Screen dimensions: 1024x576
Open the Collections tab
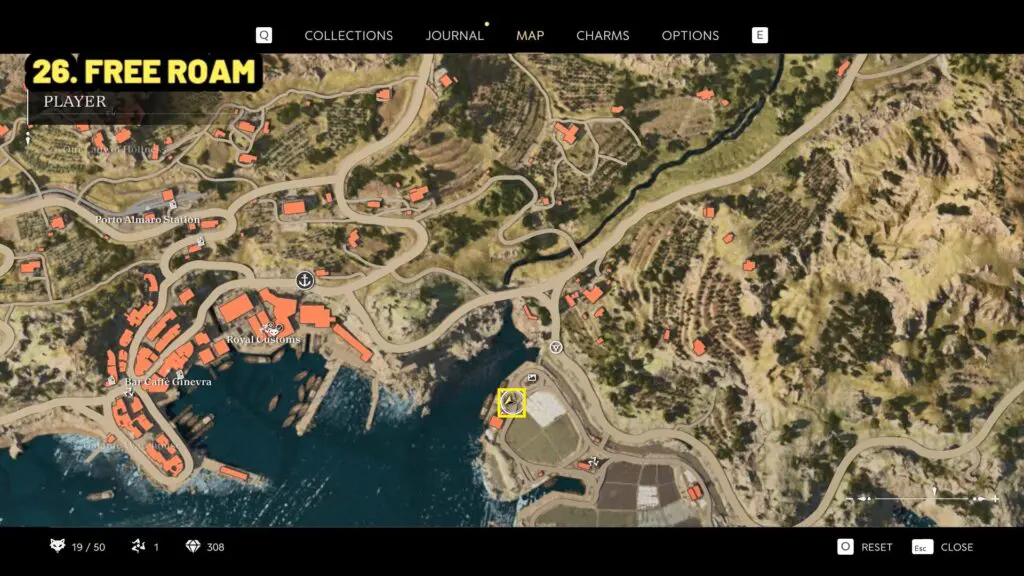348,35
